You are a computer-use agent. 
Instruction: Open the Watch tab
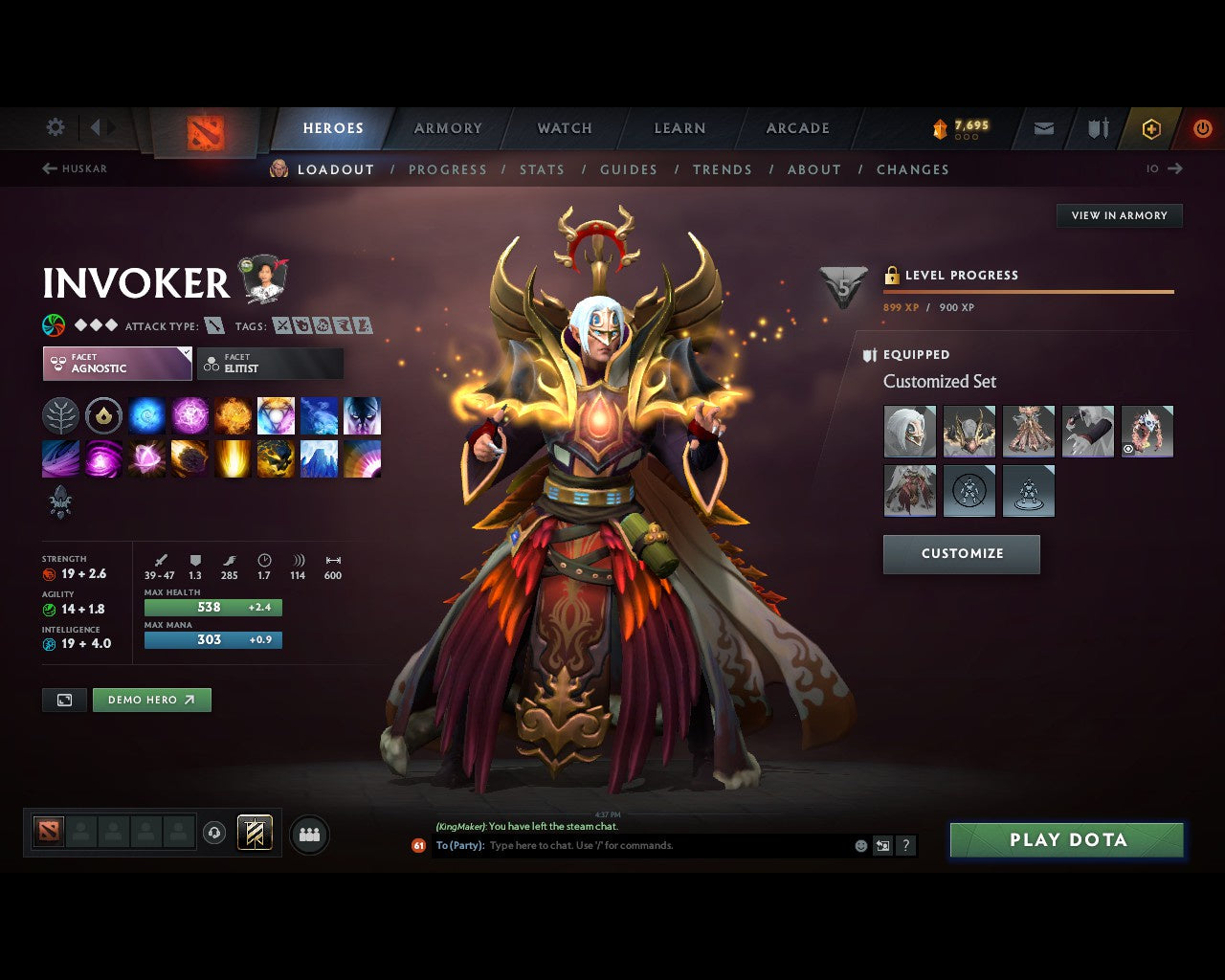565,128
